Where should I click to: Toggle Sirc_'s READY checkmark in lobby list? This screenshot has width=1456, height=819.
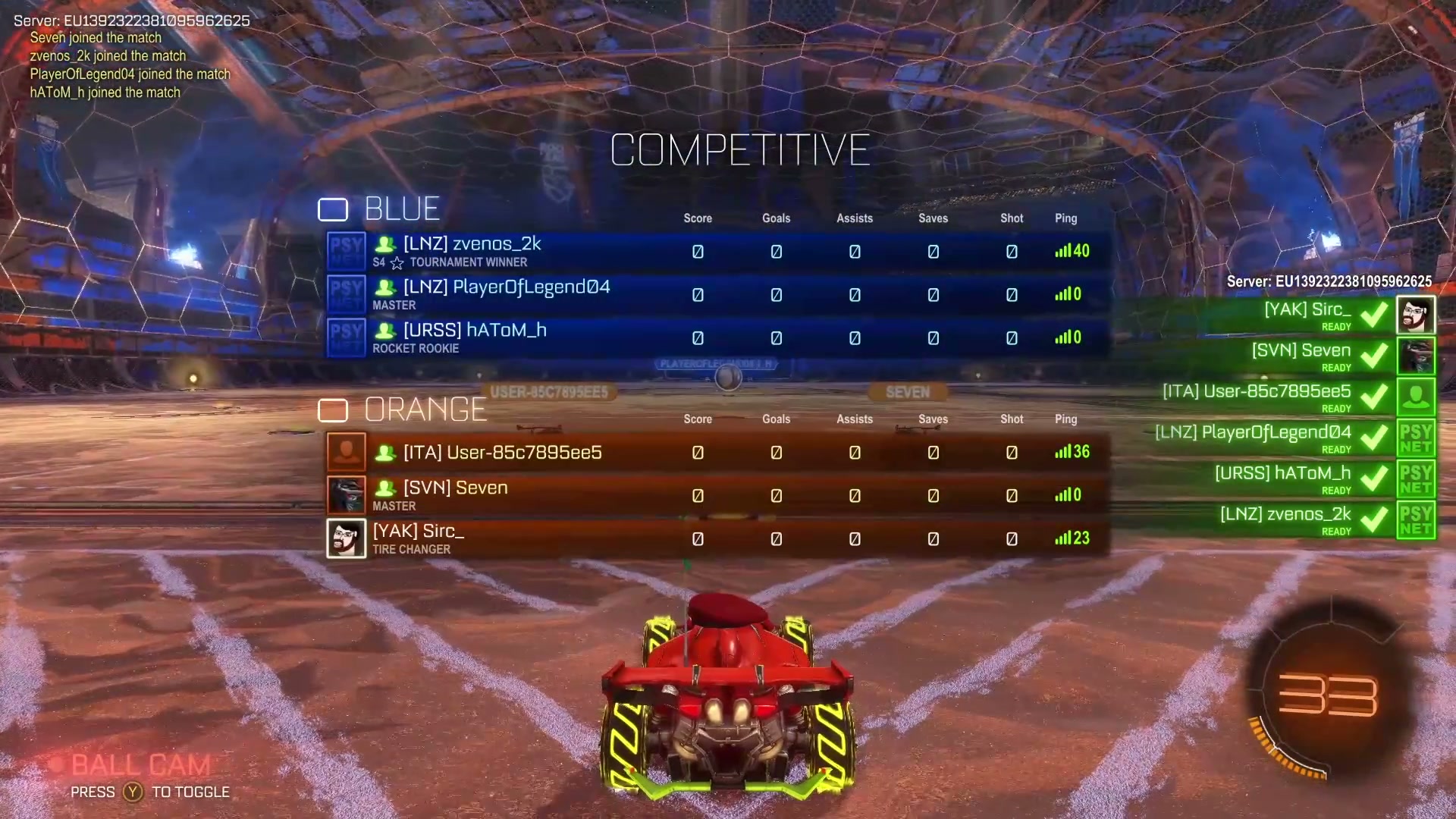click(x=1374, y=315)
